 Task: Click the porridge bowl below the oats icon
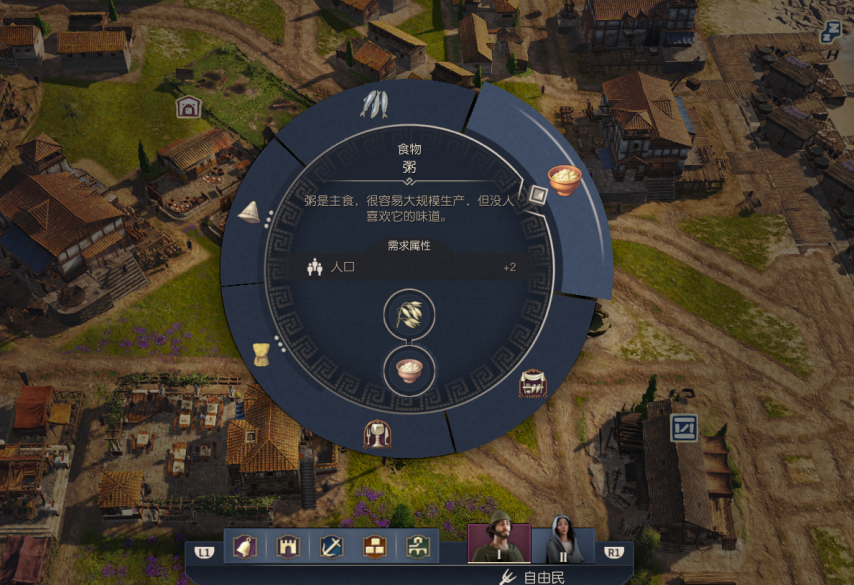[408, 370]
